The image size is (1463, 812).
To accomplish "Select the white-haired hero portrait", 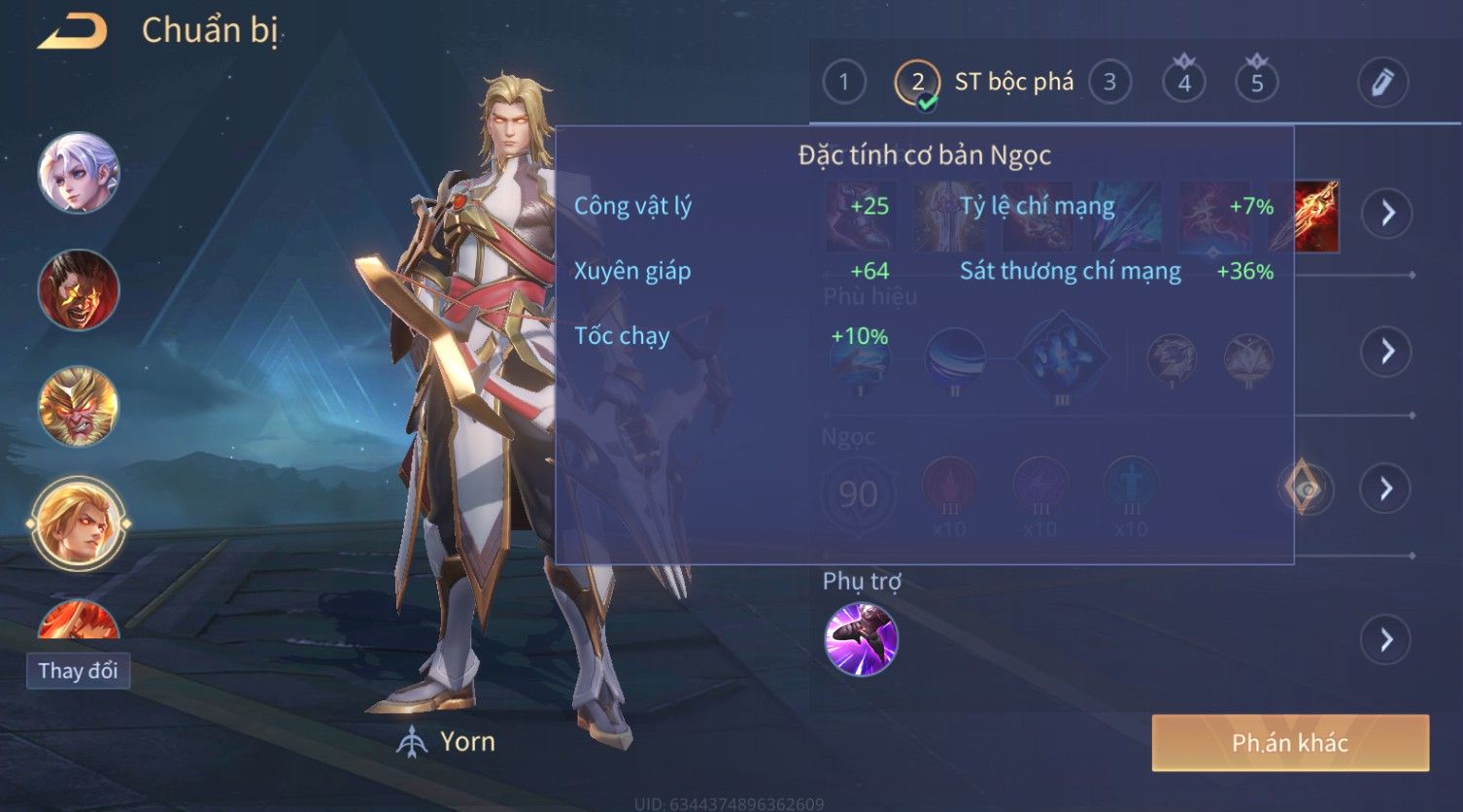I will (78, 173).
